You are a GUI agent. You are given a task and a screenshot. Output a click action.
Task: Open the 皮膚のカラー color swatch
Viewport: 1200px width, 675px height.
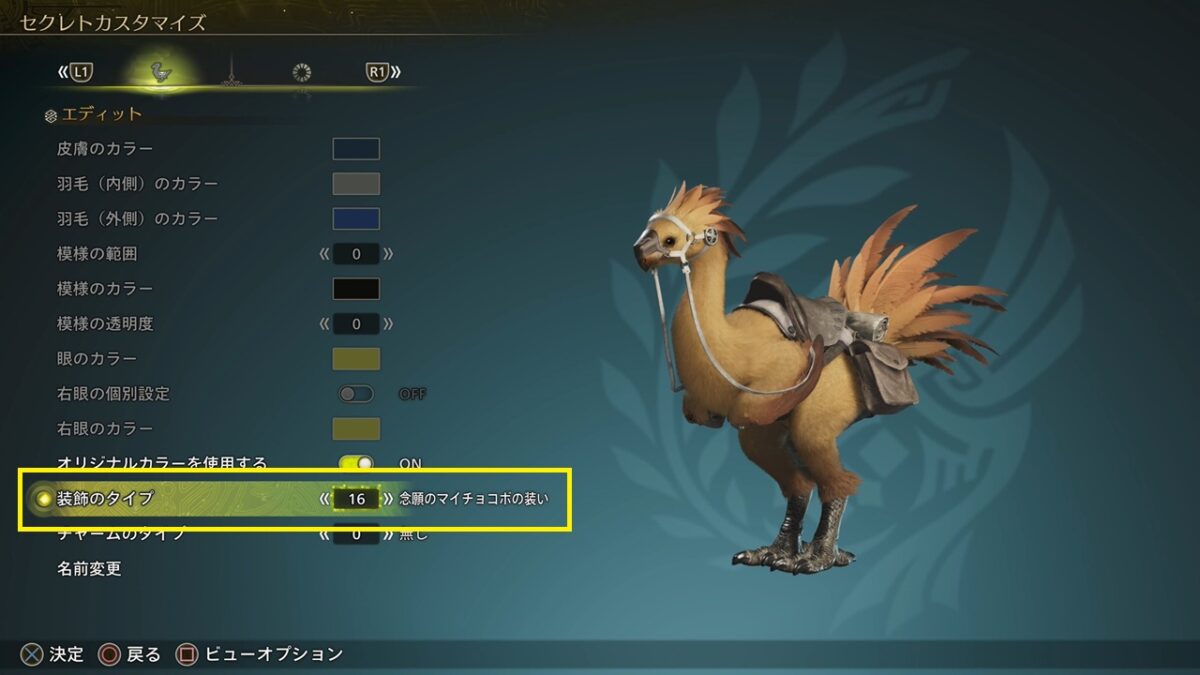[x=356, y=149]
